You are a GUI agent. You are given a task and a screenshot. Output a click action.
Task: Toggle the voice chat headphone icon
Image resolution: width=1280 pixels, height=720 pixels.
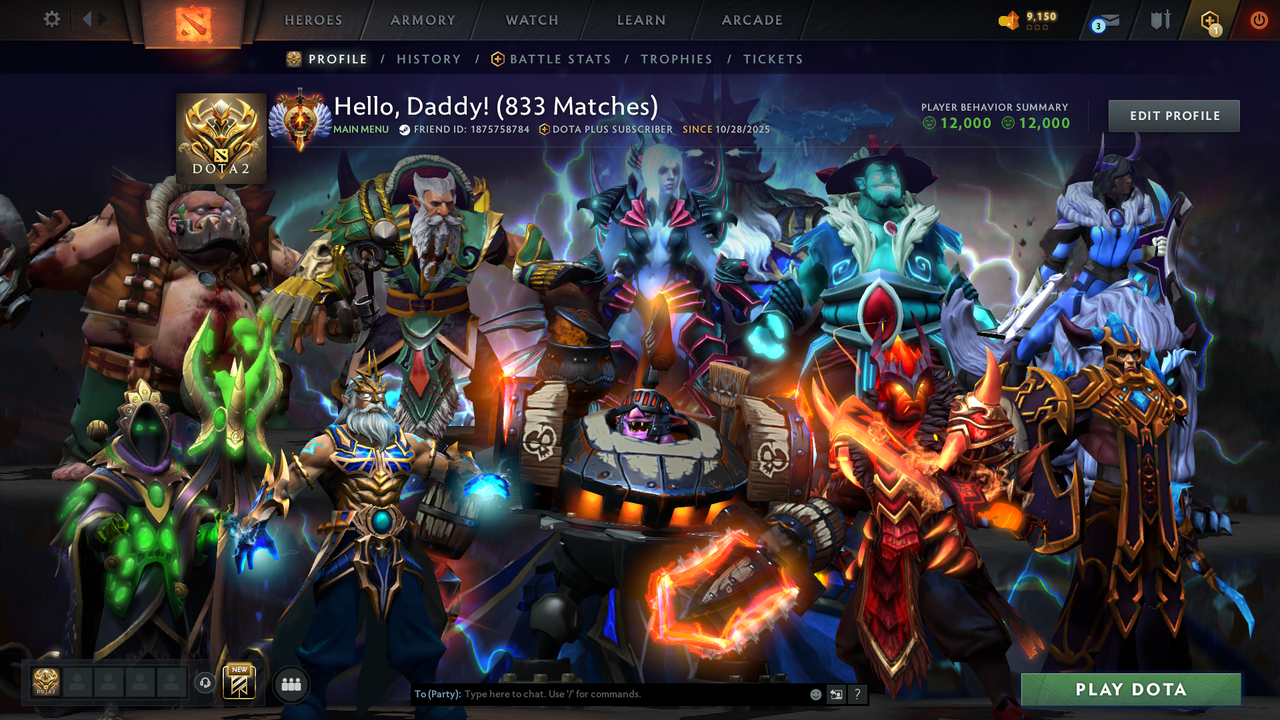pyautogui.click(x=205, y=683)
